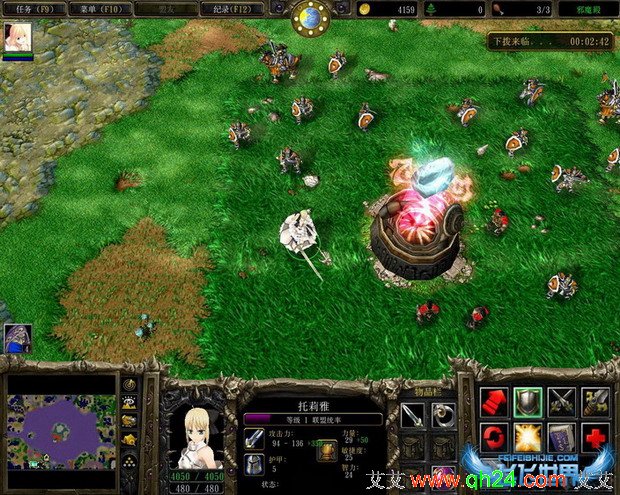Screen dimensions: 620x495
Task: Open the red cross hero skills
Action: 596,438
